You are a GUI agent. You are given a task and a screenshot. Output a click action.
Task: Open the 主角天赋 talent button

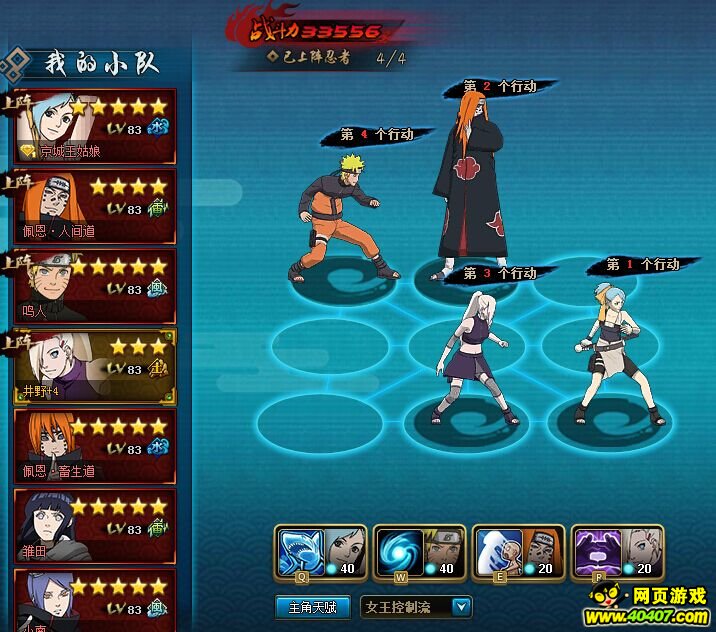312,607
